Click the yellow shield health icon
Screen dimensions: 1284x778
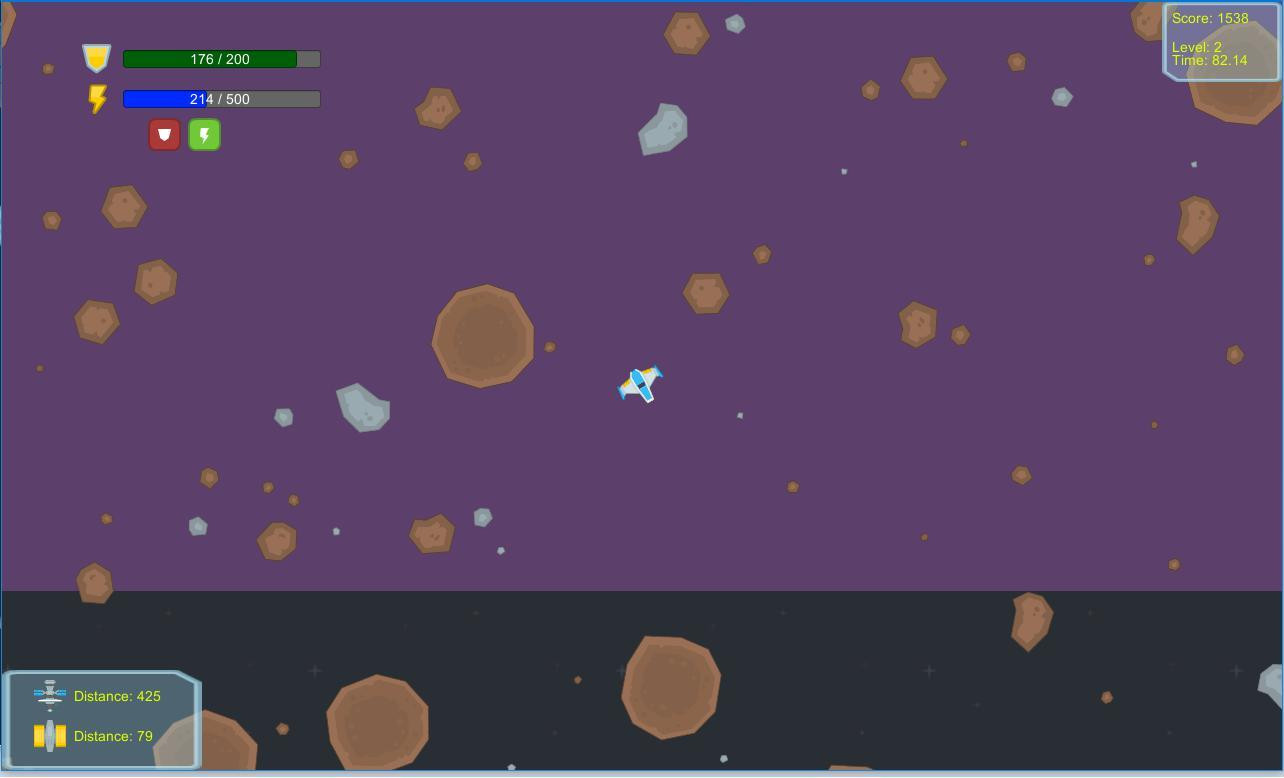coord(95,58)
